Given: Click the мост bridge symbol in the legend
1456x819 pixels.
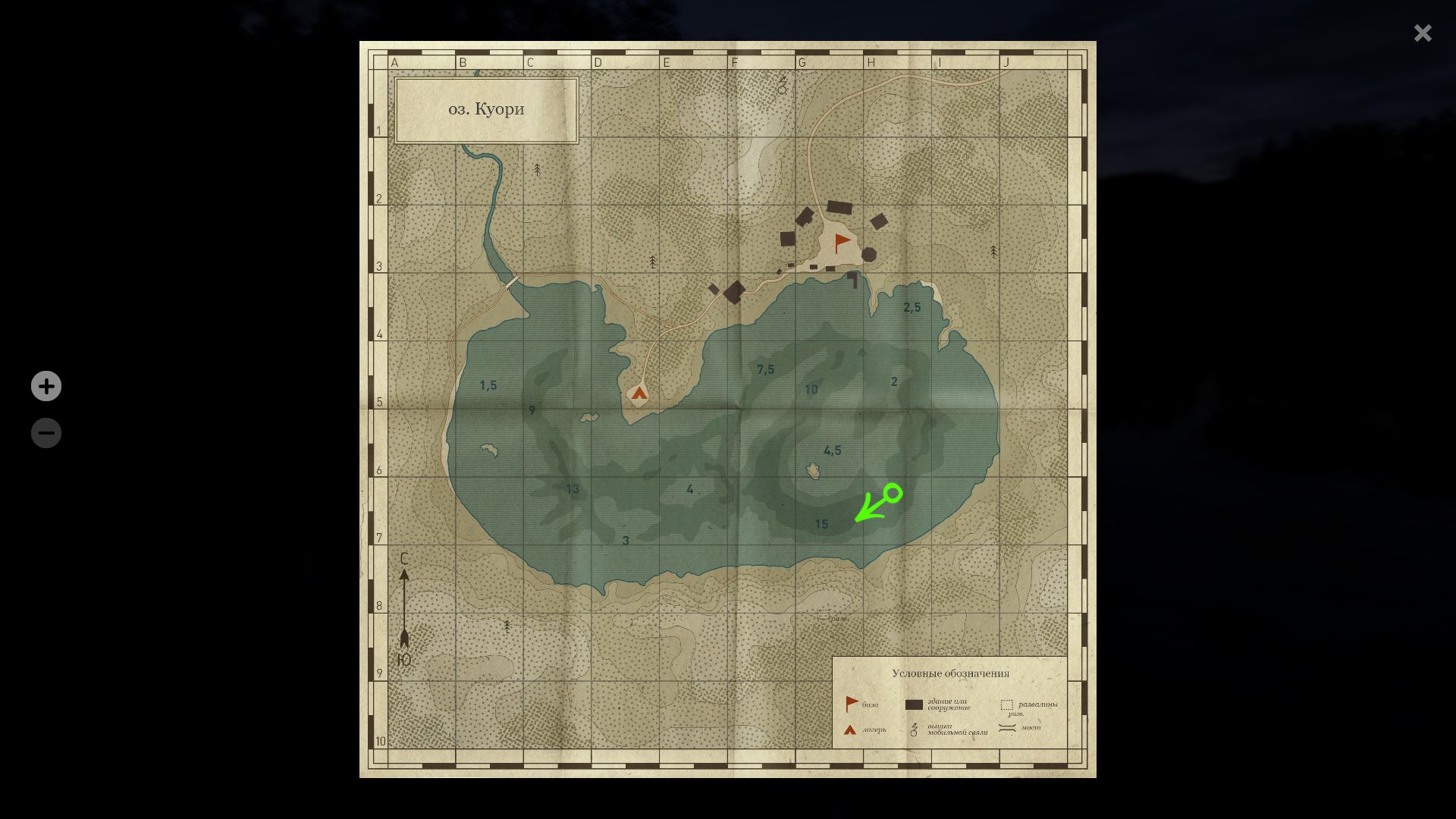Looking at the screenshot, I should [x=1006, y=726].
